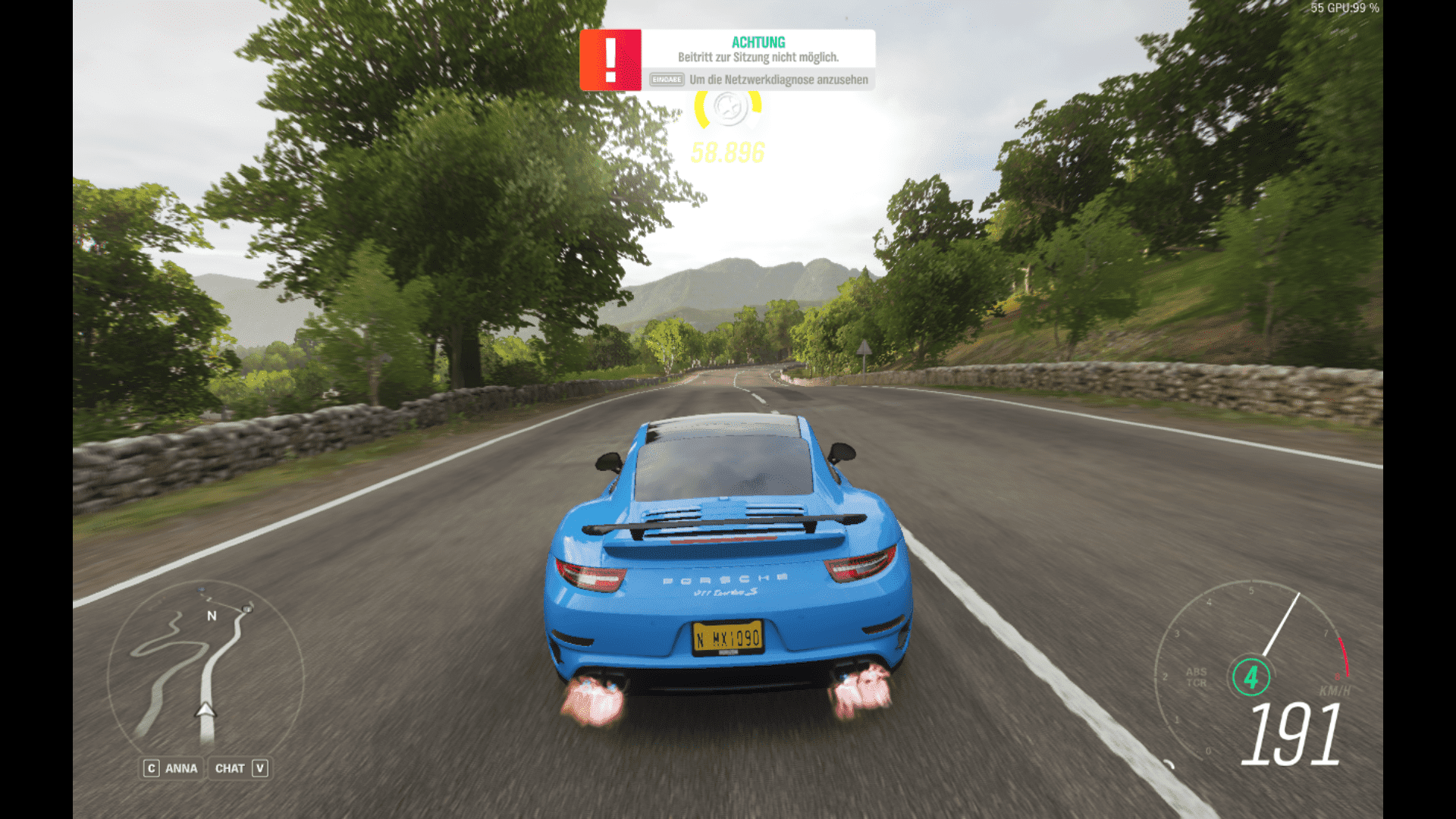Select the ACHTUNG session warning notification

pos(758,59)
